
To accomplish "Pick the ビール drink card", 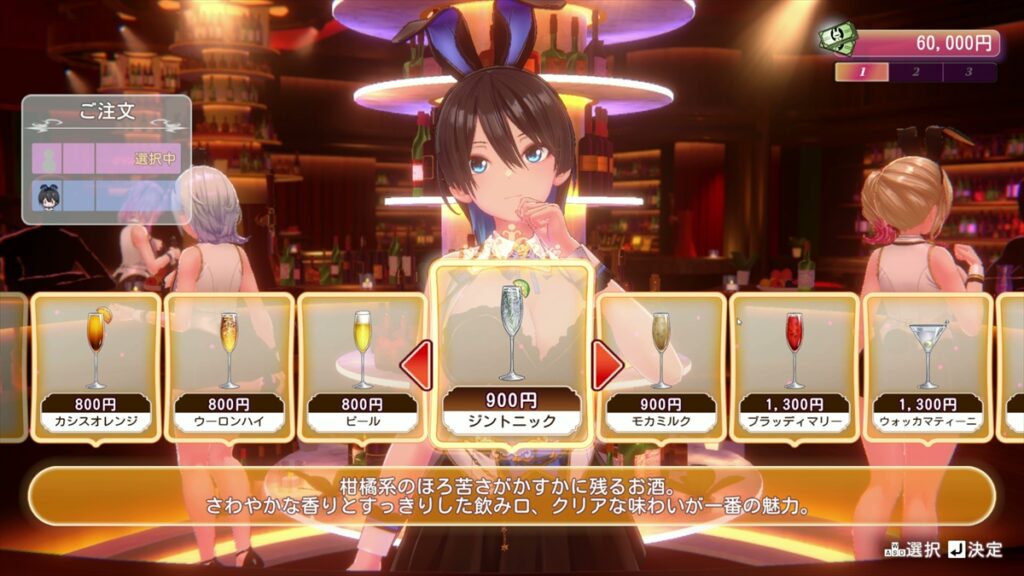I will [362, 366].
